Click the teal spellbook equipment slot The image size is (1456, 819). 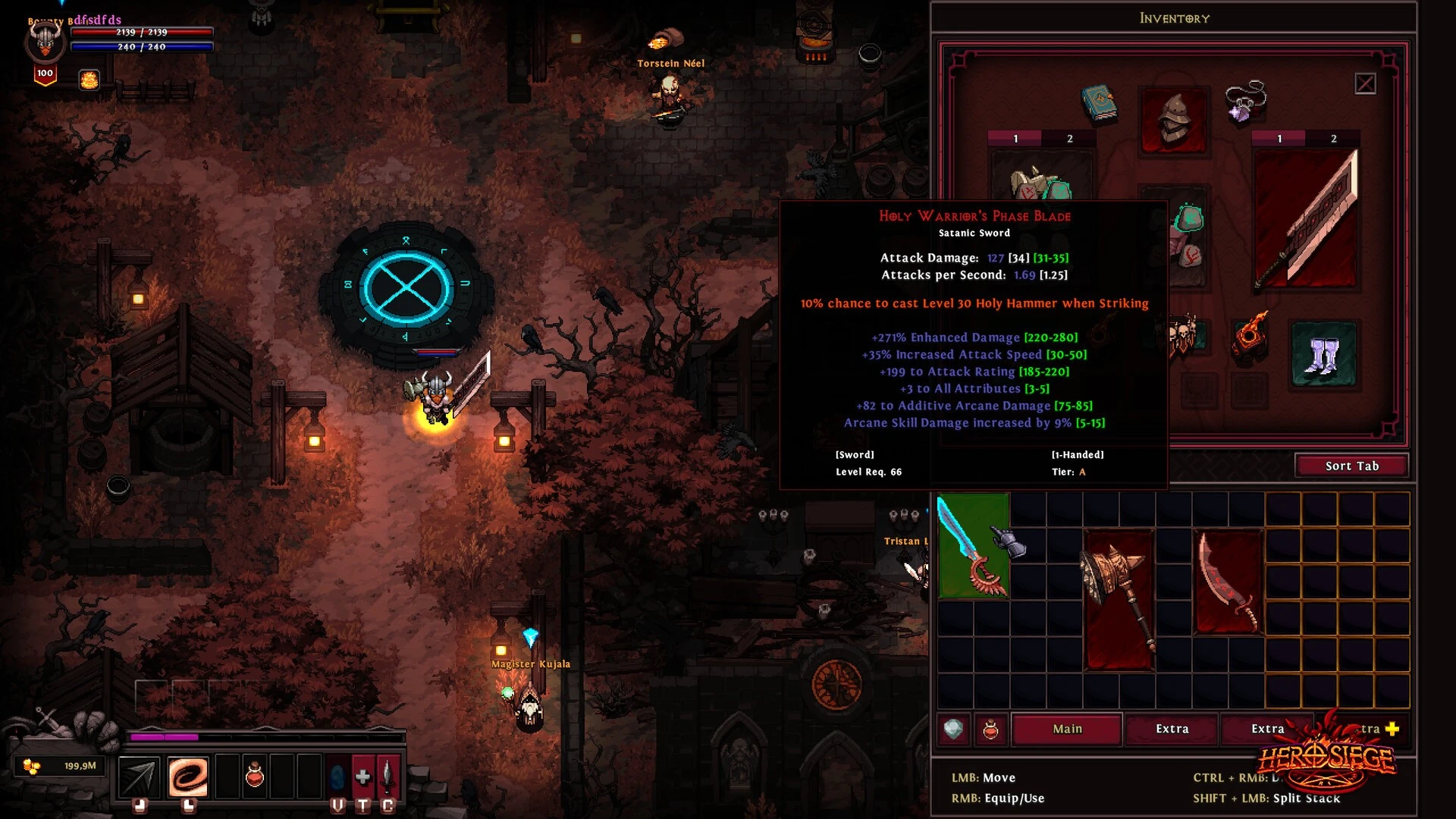(x=1099, y=104)
